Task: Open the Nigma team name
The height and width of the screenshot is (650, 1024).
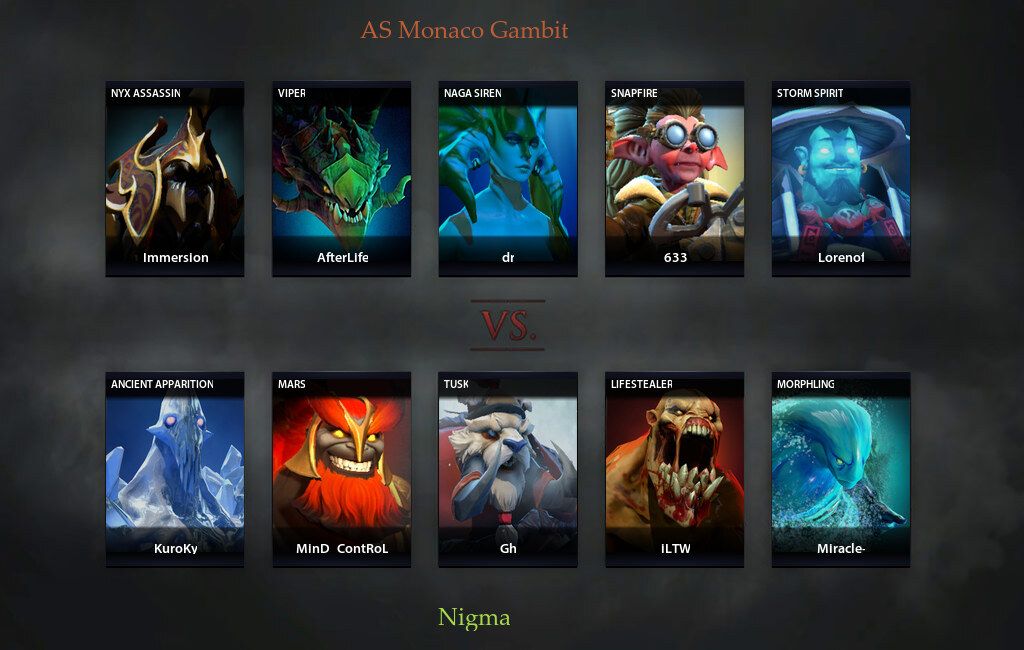Action: click(474, 618)
